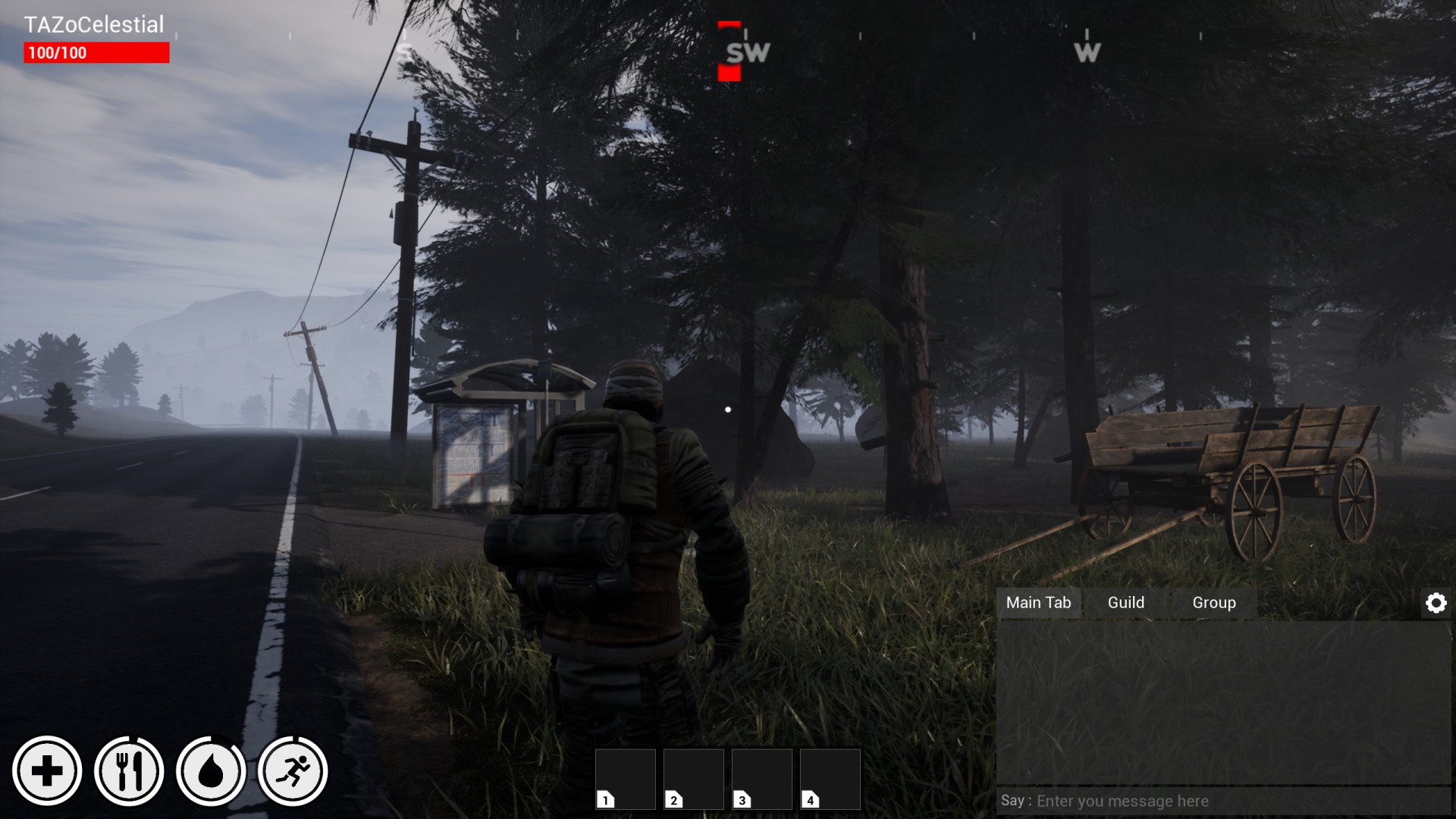Click the W marker on the compass

click(1088, 51)
